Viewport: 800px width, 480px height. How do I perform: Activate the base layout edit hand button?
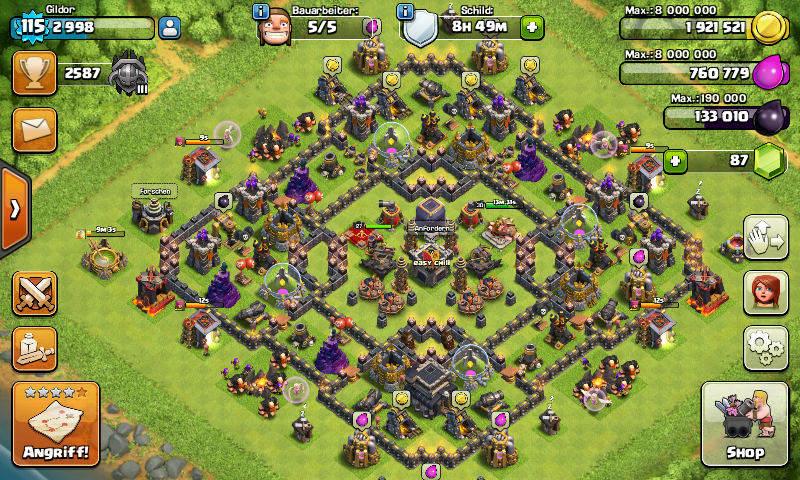765,236
